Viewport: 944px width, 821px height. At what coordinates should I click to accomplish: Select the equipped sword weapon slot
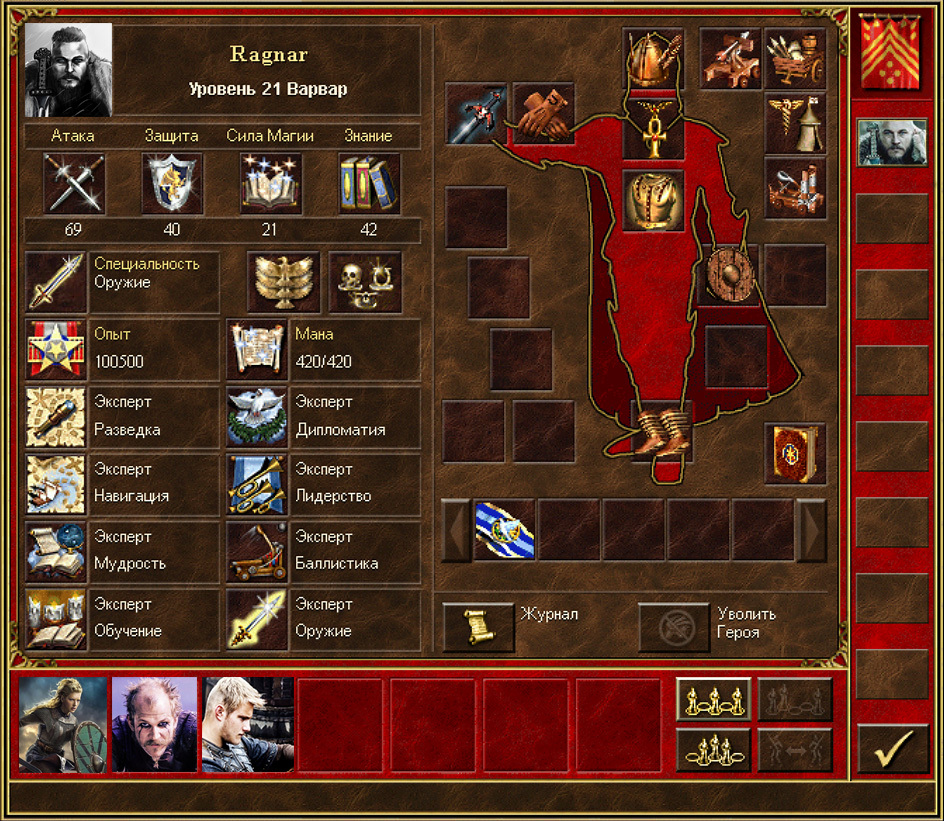pyautogui.click(x=475, y=113)
